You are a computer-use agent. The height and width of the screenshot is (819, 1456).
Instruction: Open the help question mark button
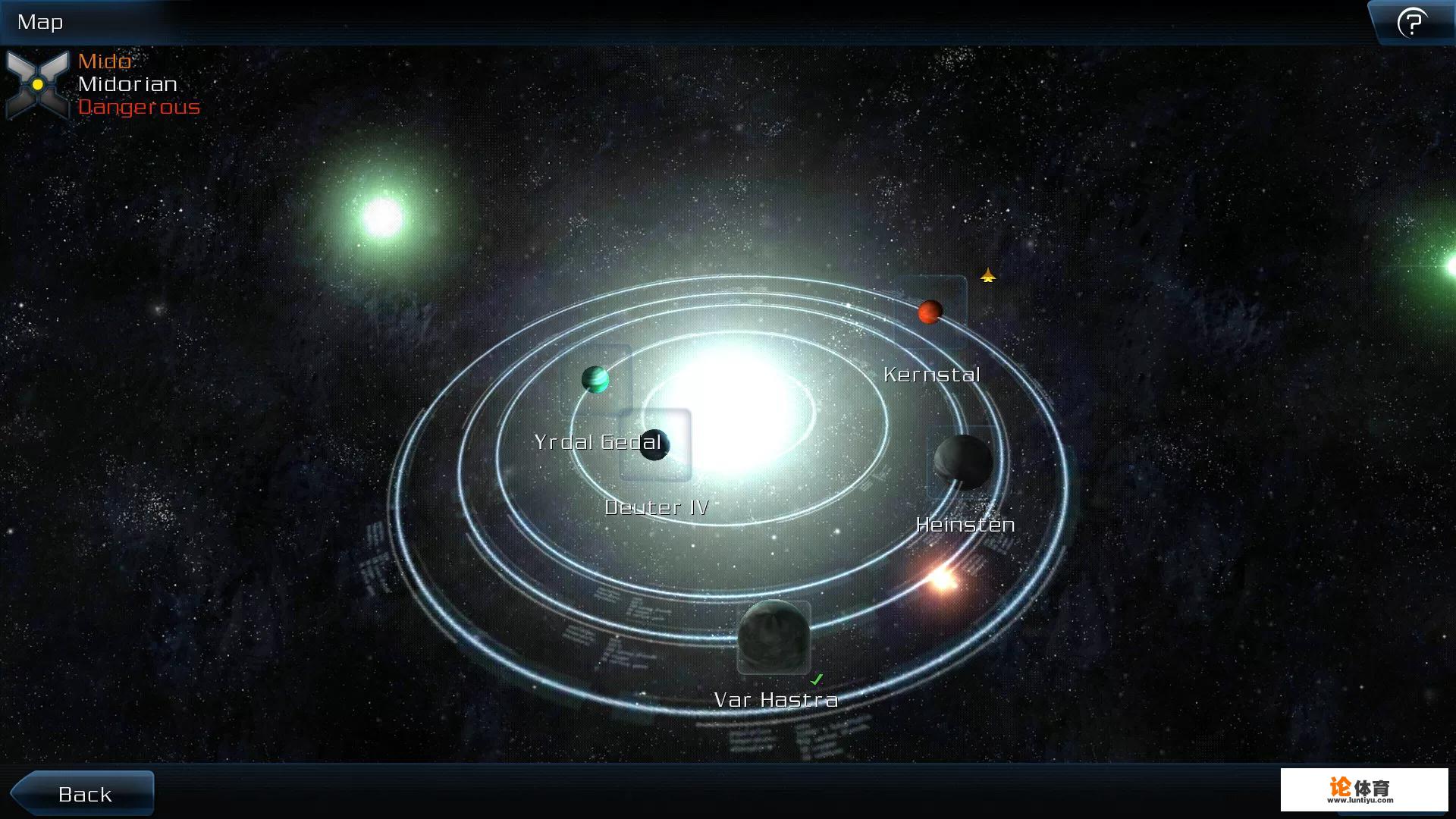coord(1411,23)
